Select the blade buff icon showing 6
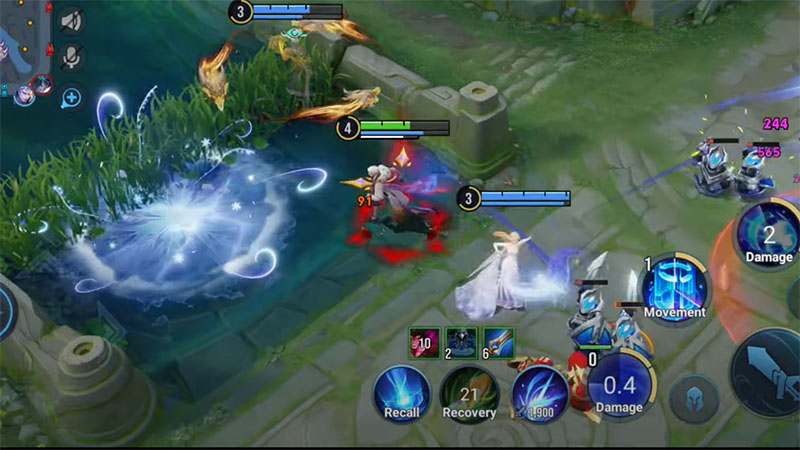 coord(498,342)
